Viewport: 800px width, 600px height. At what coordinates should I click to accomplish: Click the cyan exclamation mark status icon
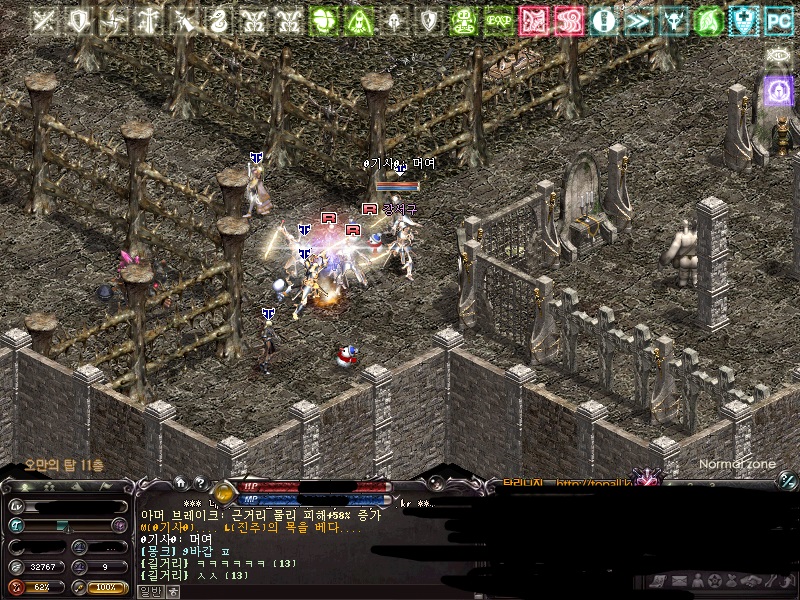click(x=603, y=19)
